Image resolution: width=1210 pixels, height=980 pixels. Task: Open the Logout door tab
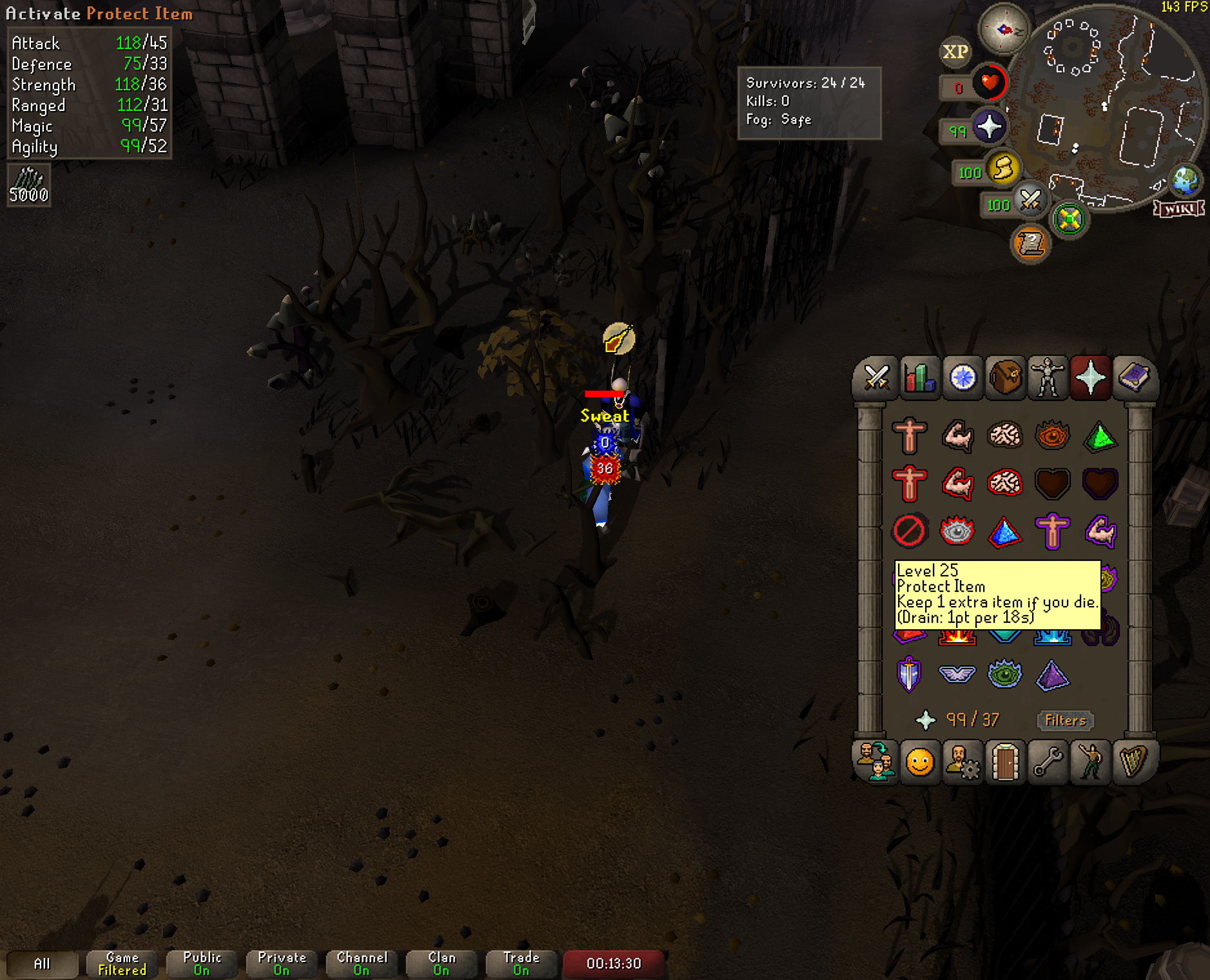(x=1005, y=762)
